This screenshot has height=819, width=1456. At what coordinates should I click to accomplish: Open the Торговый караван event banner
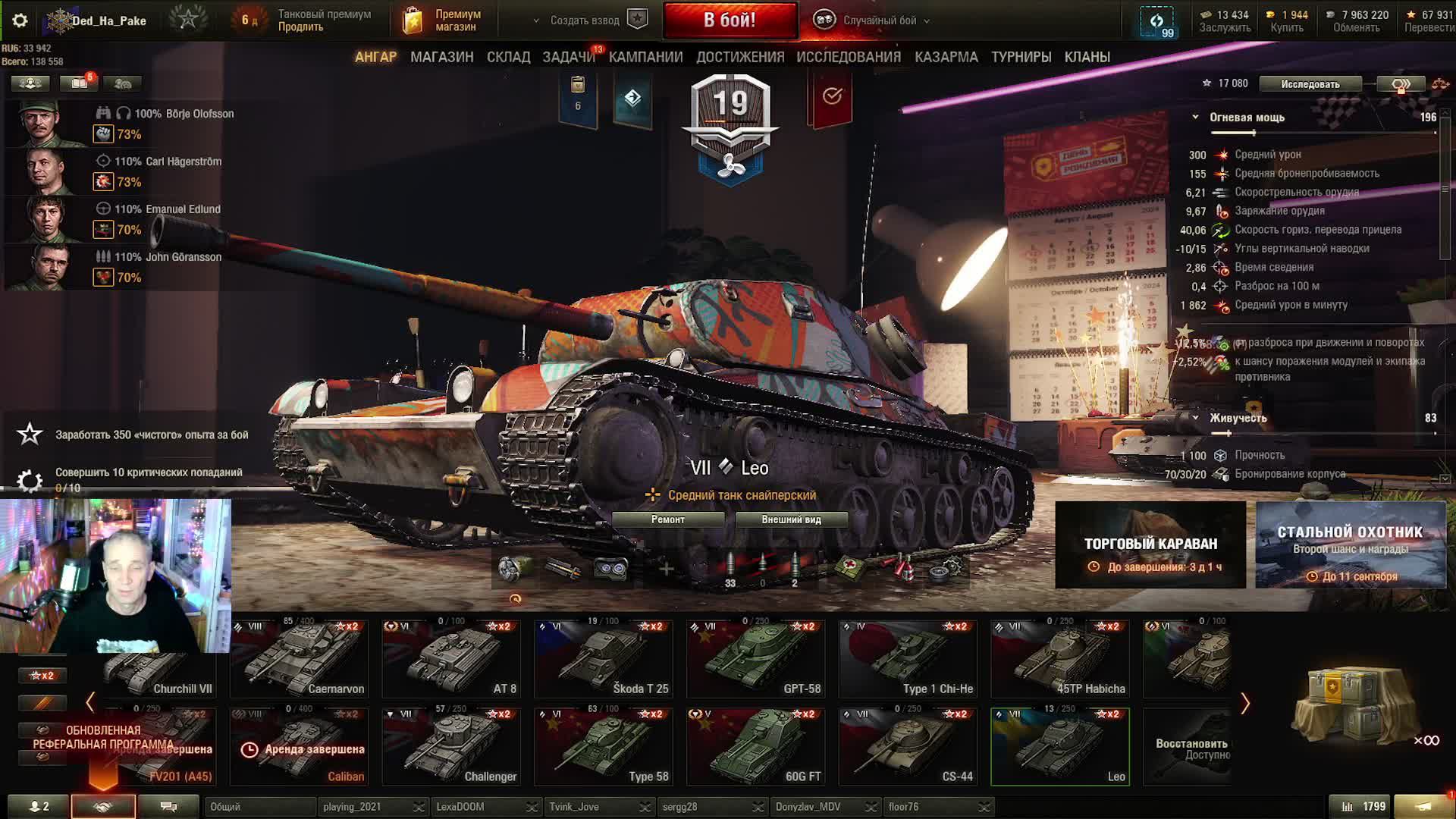(x=1150, y=544)
